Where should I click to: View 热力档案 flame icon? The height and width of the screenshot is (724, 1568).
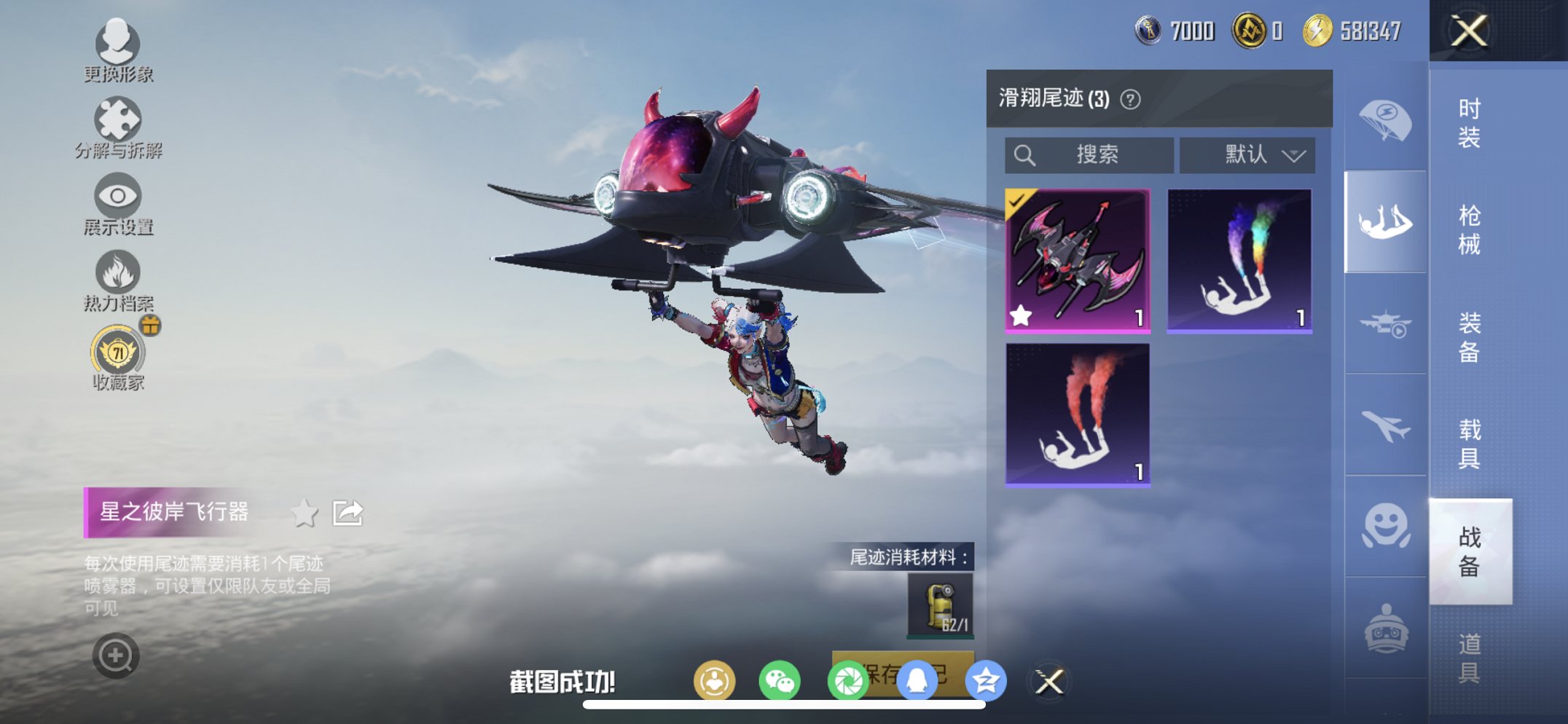pos(119,271)
